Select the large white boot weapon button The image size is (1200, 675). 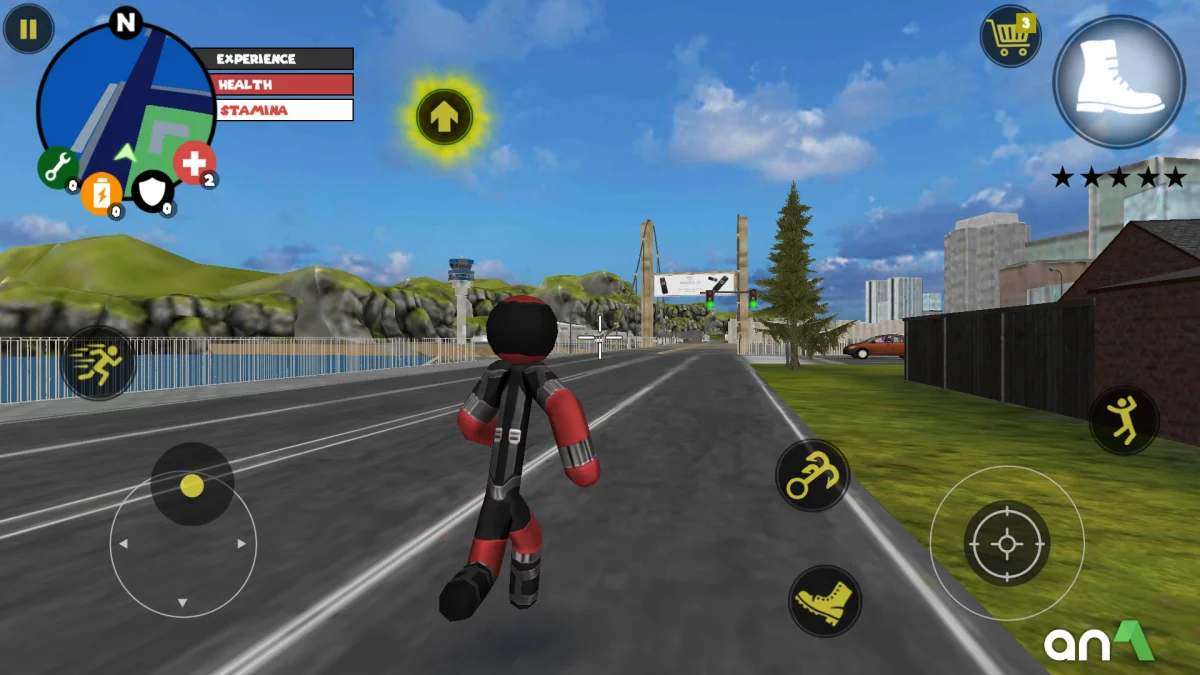coord(1119,82)
